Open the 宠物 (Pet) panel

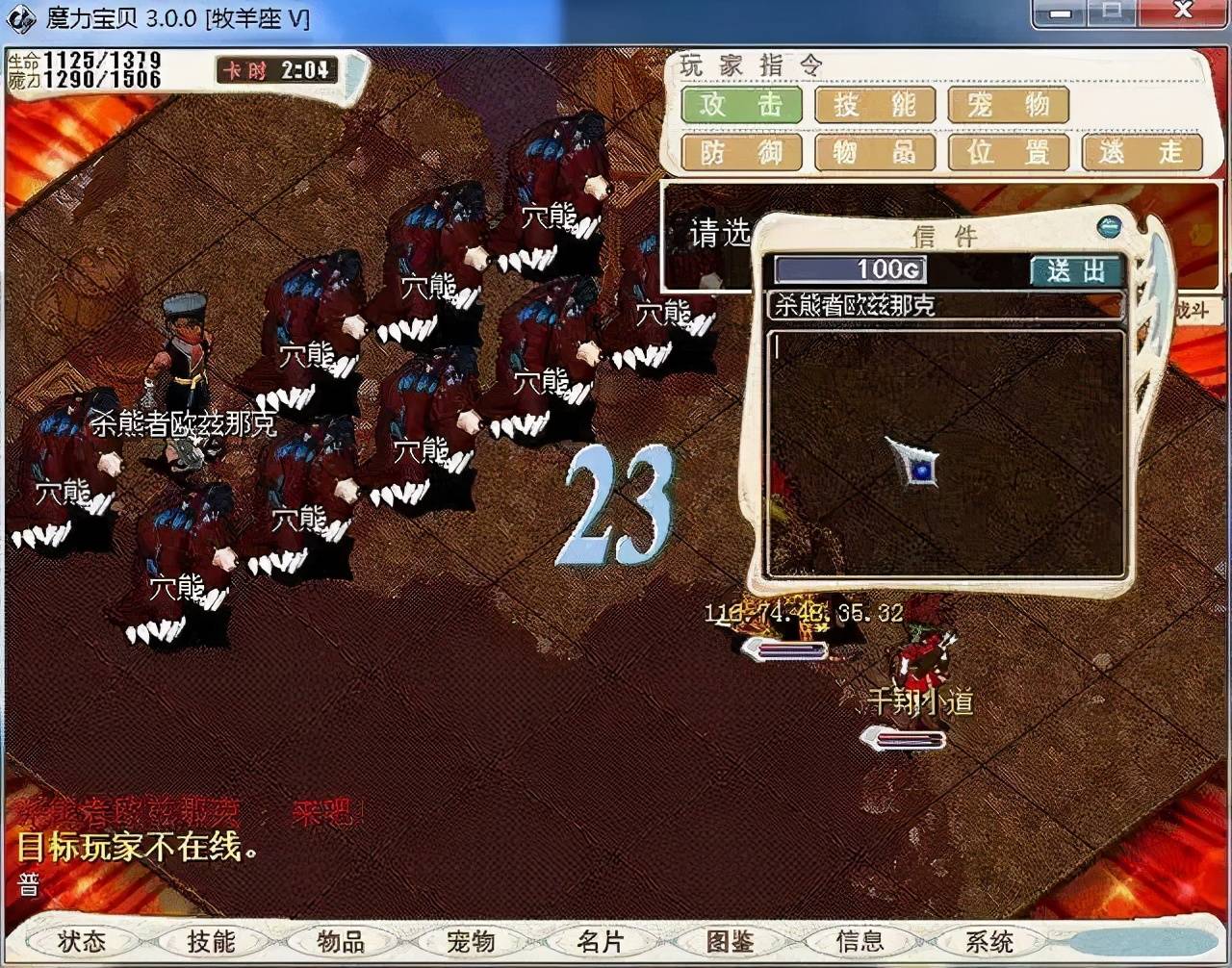473,942
